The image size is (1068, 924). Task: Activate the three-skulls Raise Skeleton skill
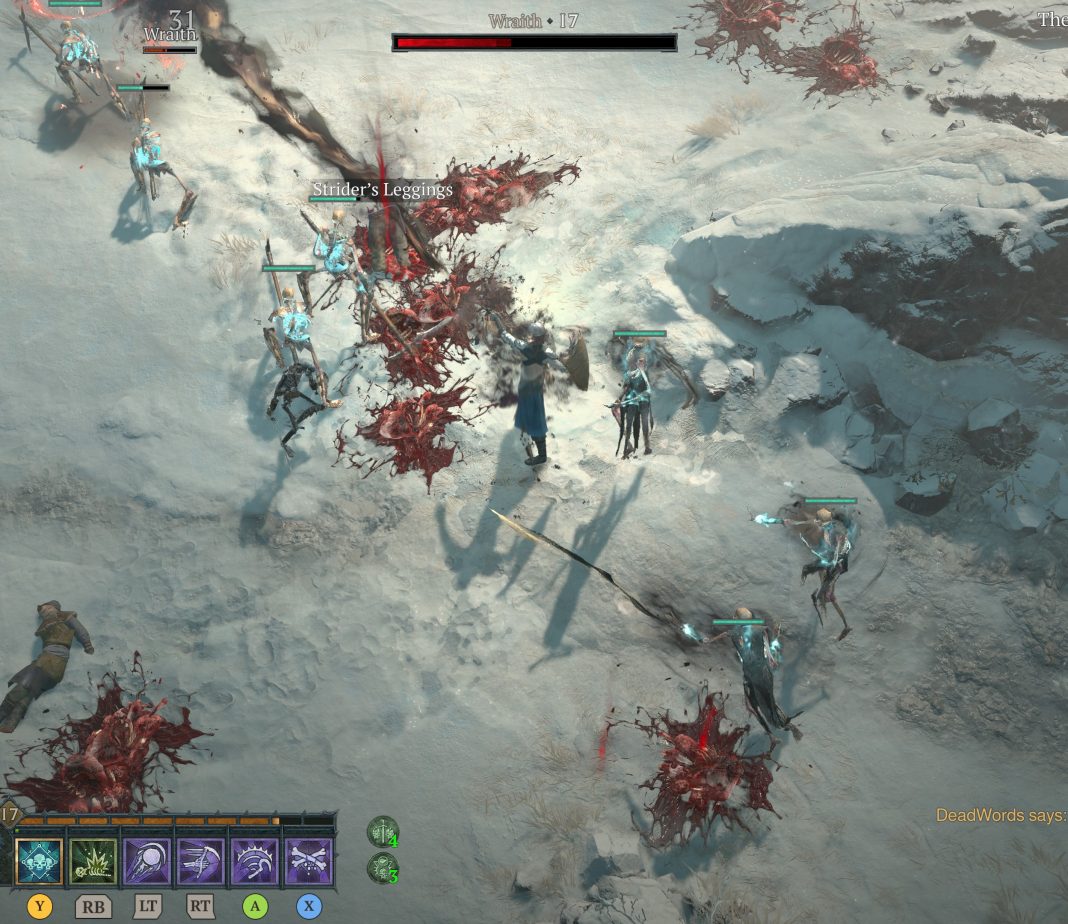click(39, 861)
